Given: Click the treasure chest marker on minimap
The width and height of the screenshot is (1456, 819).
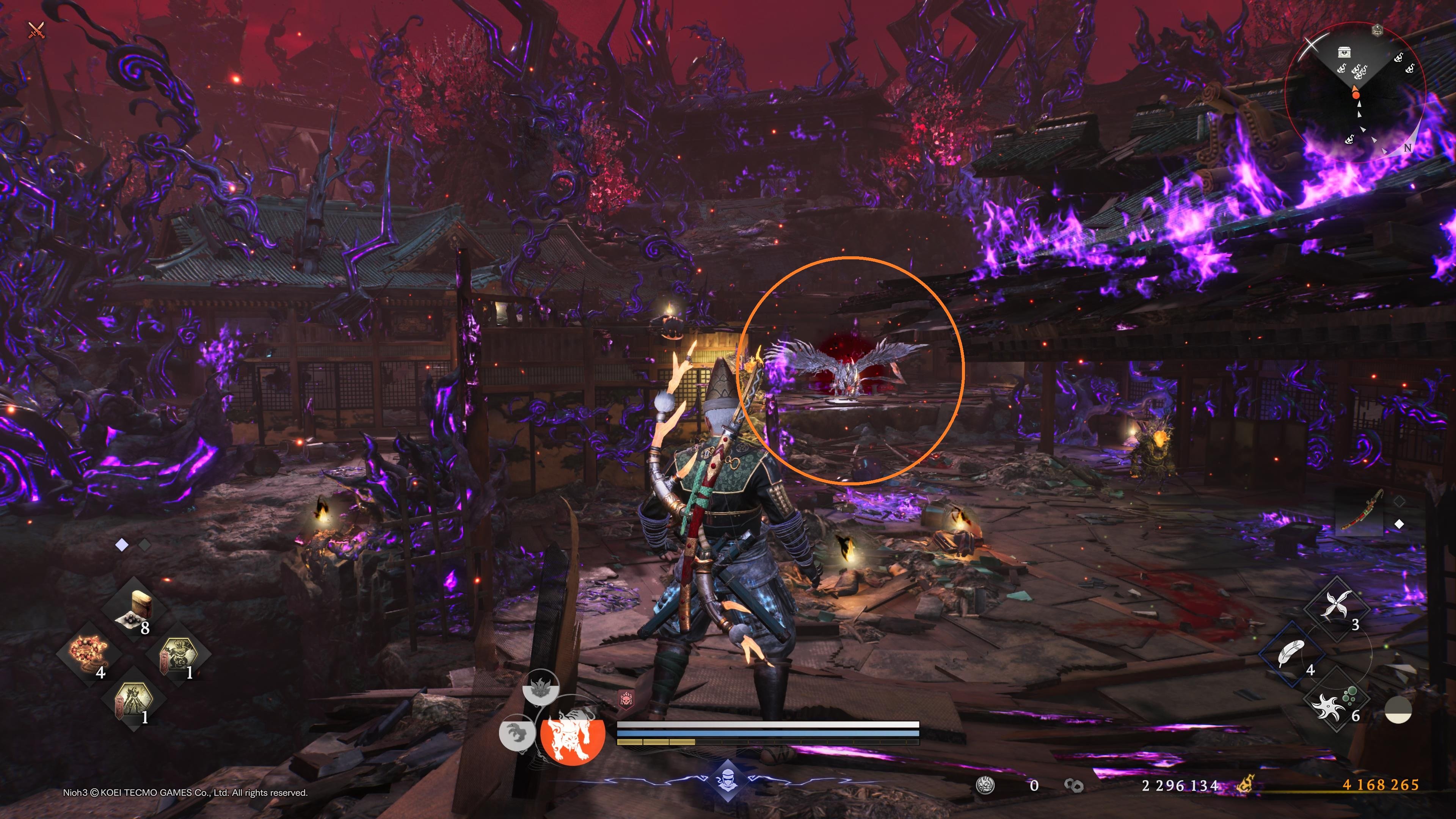Looking at the screenshot, I should click(1344, 53).
